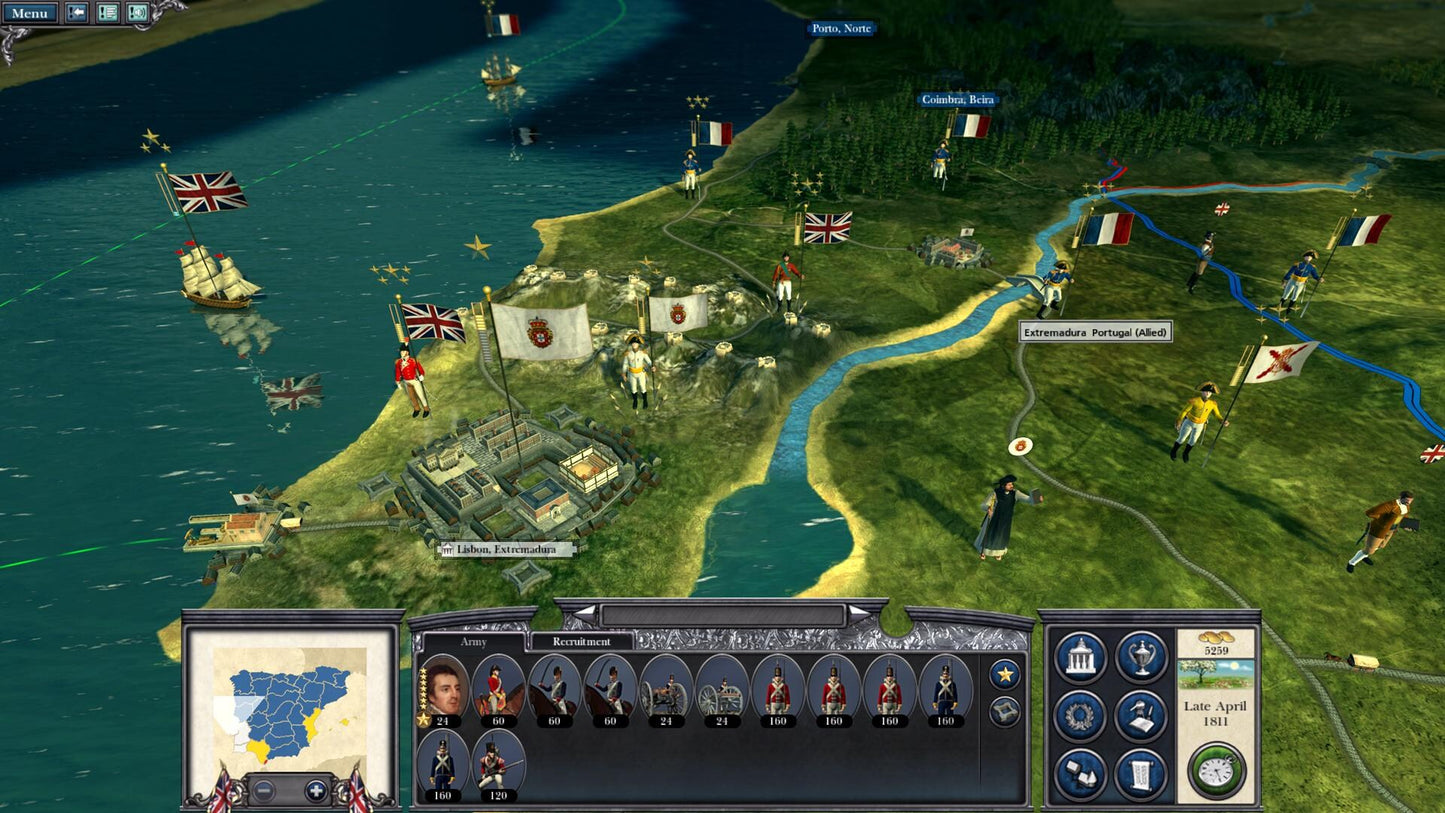Screen dimensions: 1445x813
Task: Toggle the advisor speaker audio button
Action: [x=137, y=13]
